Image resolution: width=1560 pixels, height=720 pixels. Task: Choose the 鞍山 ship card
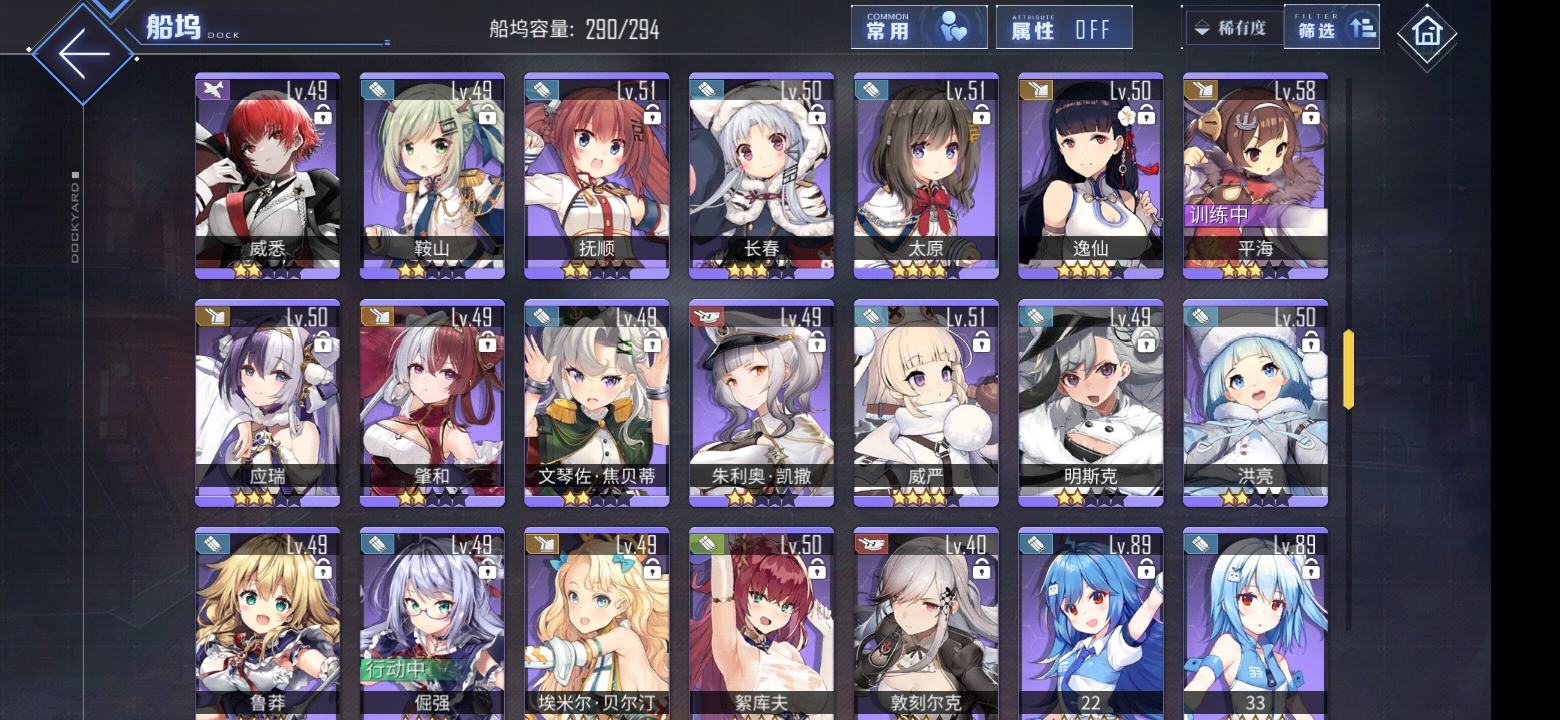click(x=432, y=175)
